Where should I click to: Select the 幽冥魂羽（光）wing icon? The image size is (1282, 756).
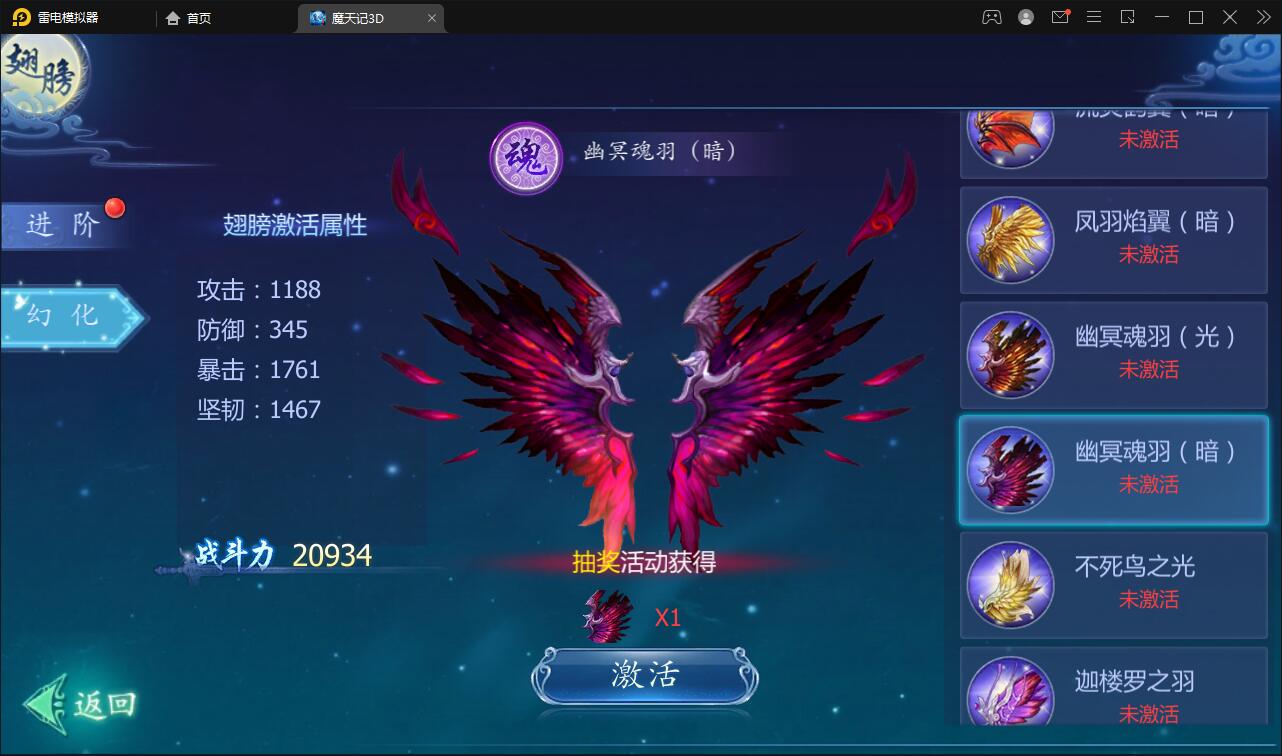[x=1010, y=355]
